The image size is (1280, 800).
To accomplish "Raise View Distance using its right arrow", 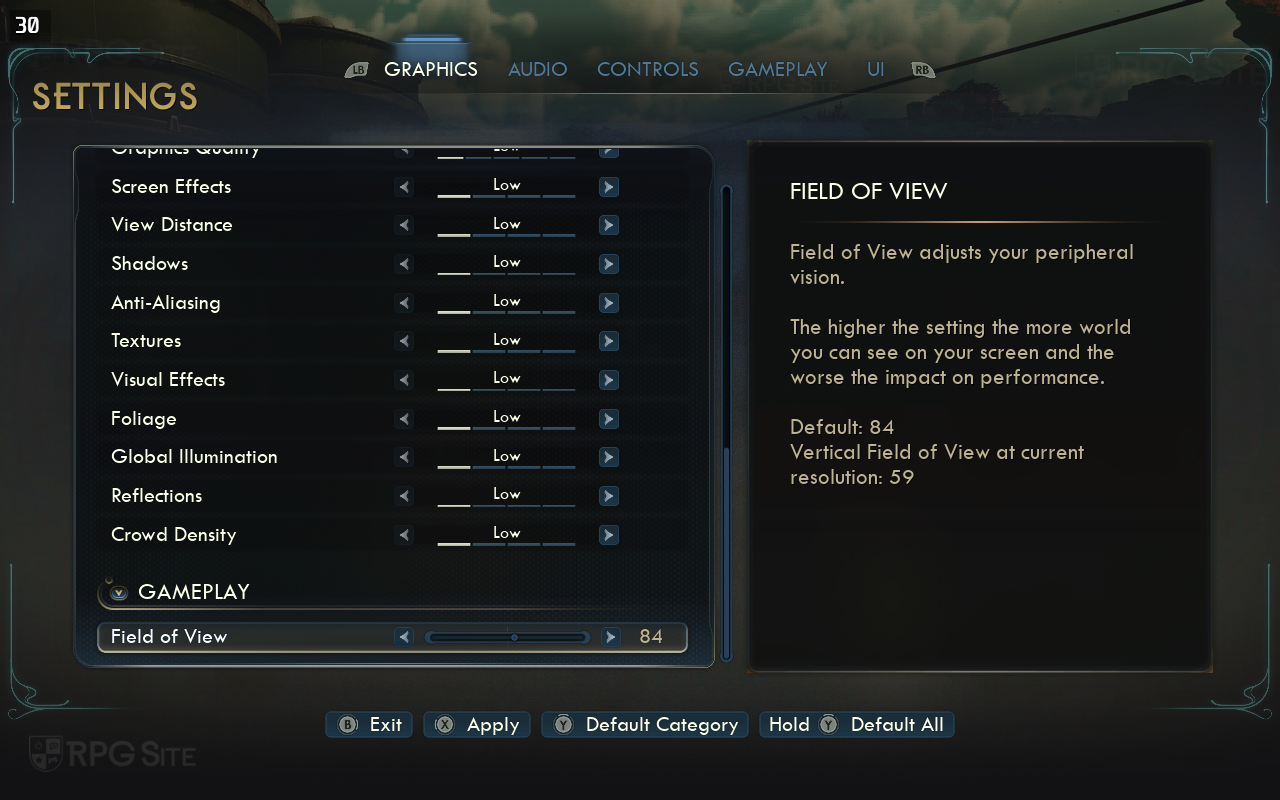I will click(x=608, y=225).
